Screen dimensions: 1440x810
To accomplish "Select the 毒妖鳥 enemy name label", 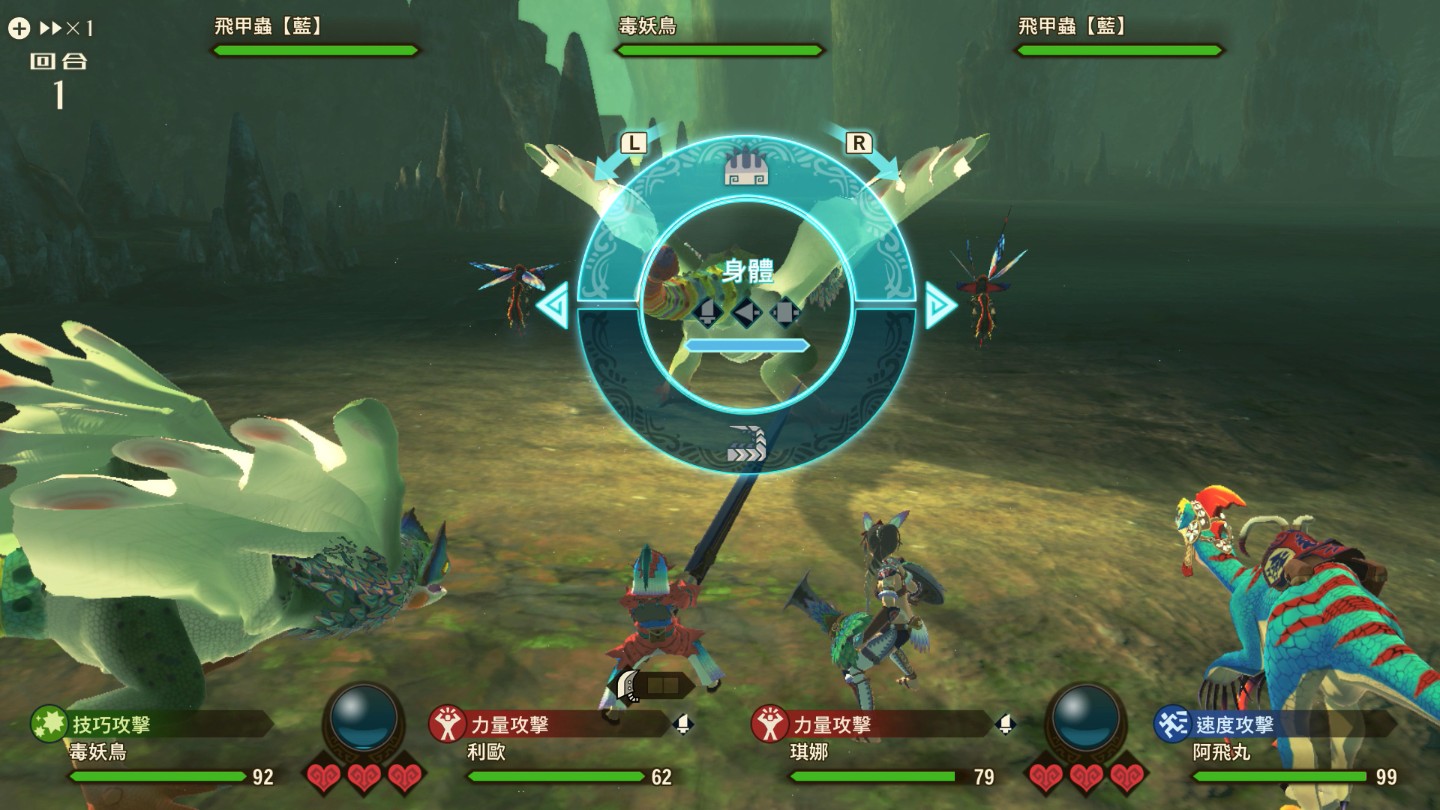I will (647, 26).
